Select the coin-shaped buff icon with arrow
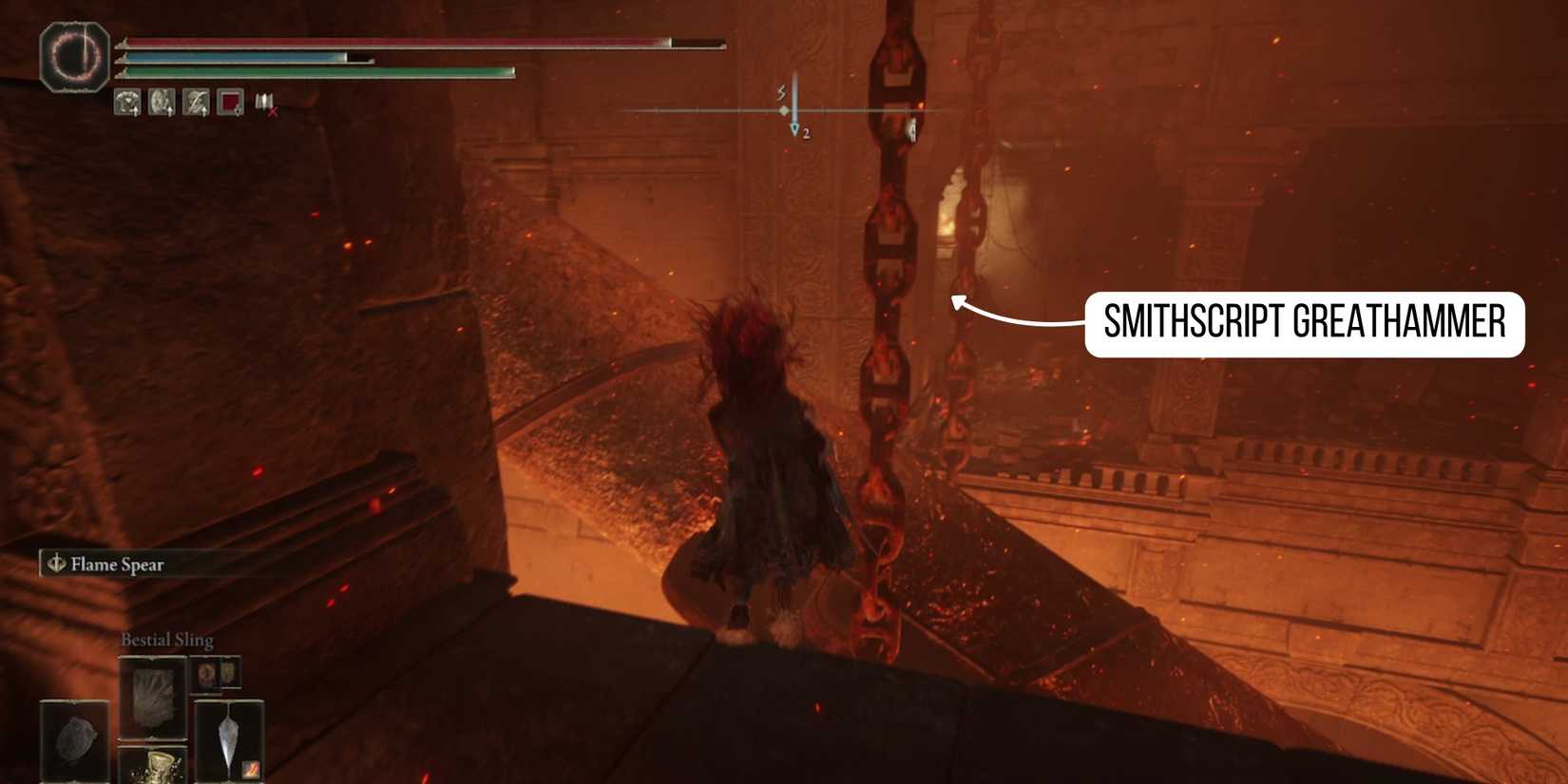 pyautogui.click(x=162, y=103)
